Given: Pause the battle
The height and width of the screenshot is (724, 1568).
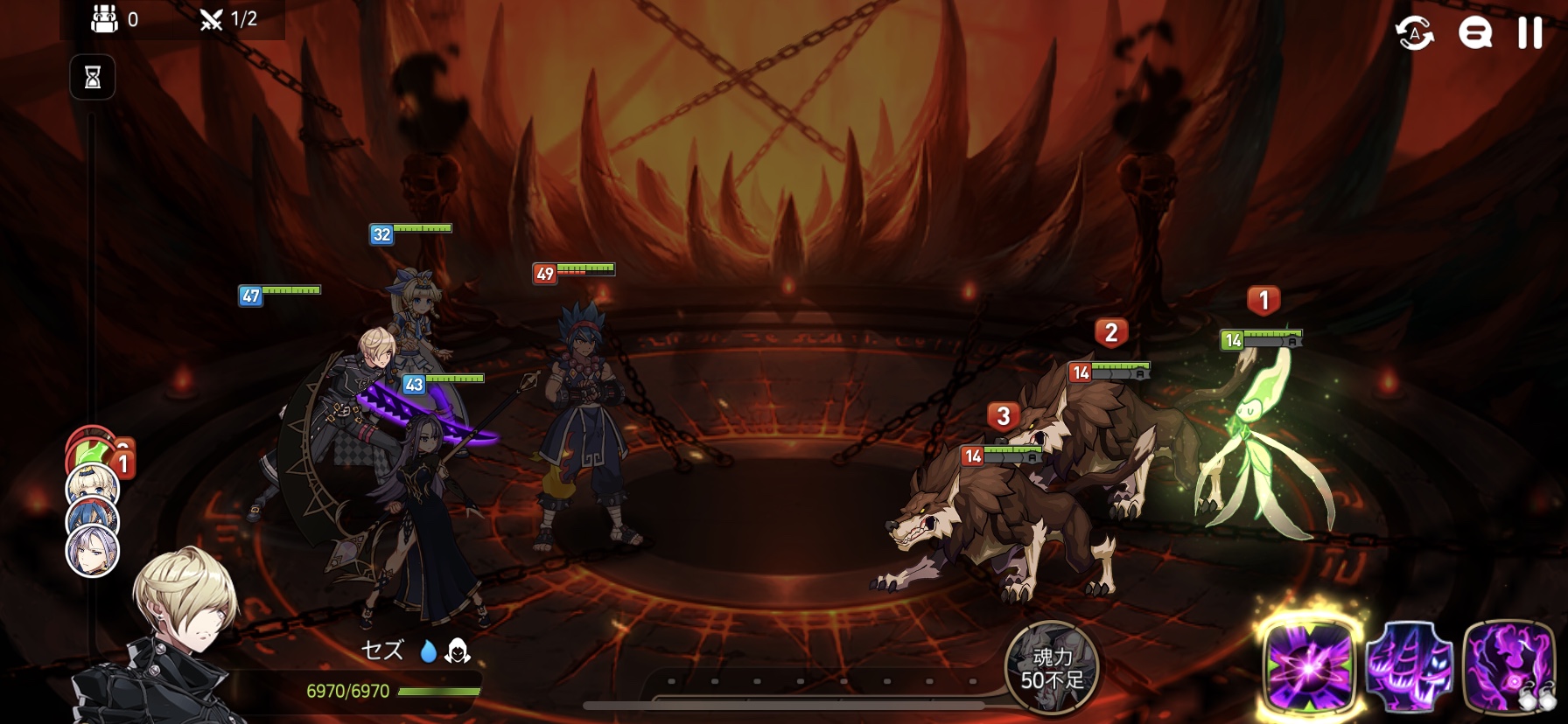Looking at the screenshot, I should [x=1529, y=33].
